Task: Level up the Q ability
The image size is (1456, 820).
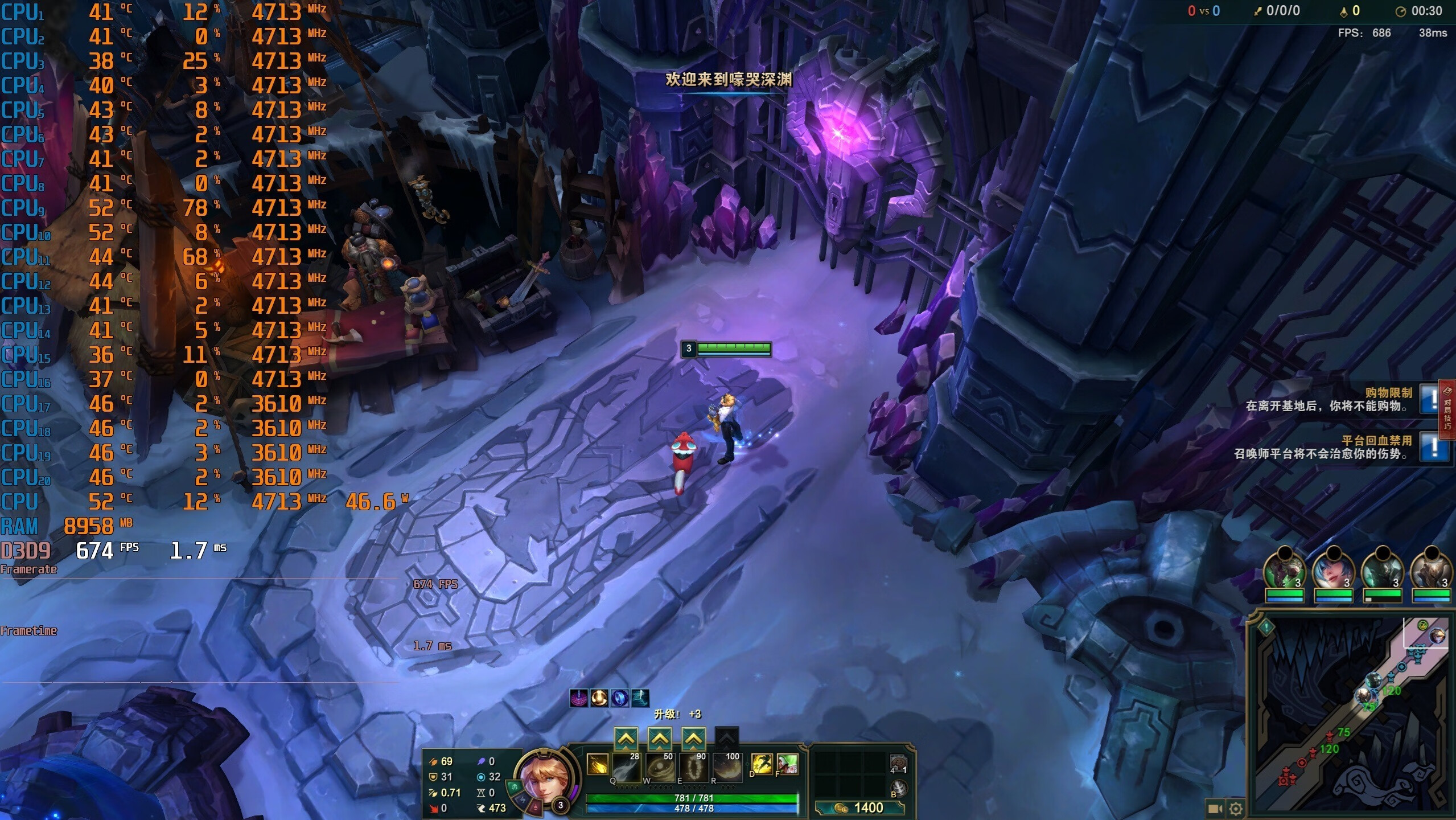Action: [x=626, y=739]
